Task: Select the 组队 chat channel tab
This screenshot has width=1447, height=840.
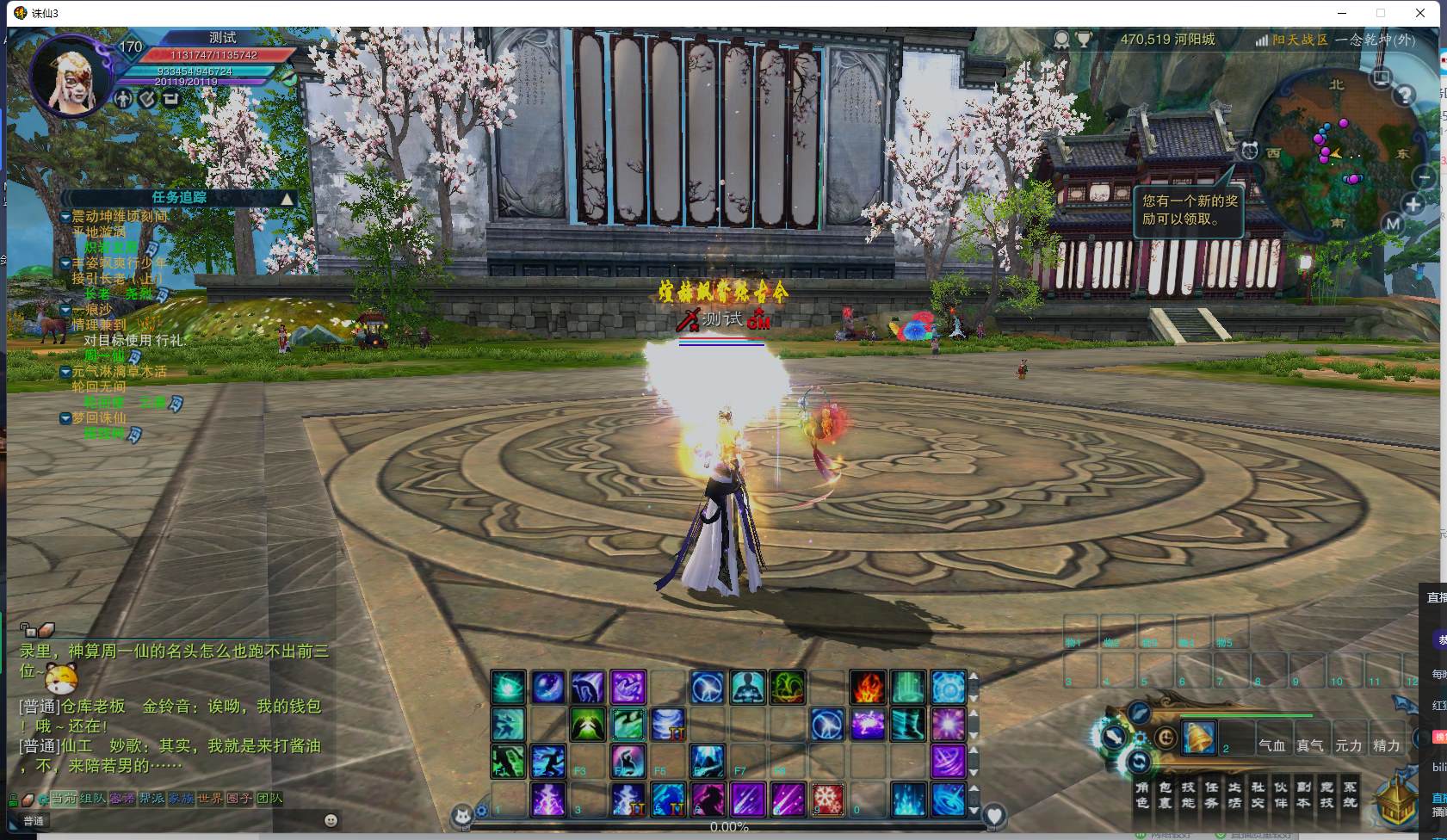Action: [92, 799]
